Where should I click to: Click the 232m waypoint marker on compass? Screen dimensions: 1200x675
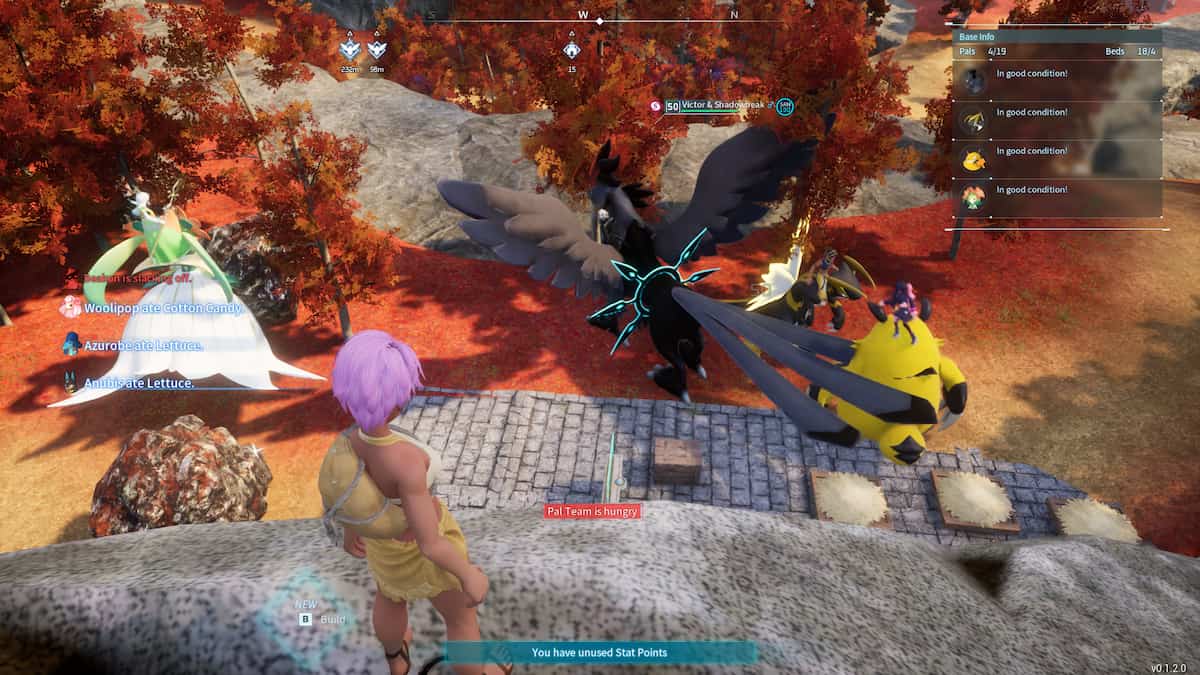click(x=349, y=50)
